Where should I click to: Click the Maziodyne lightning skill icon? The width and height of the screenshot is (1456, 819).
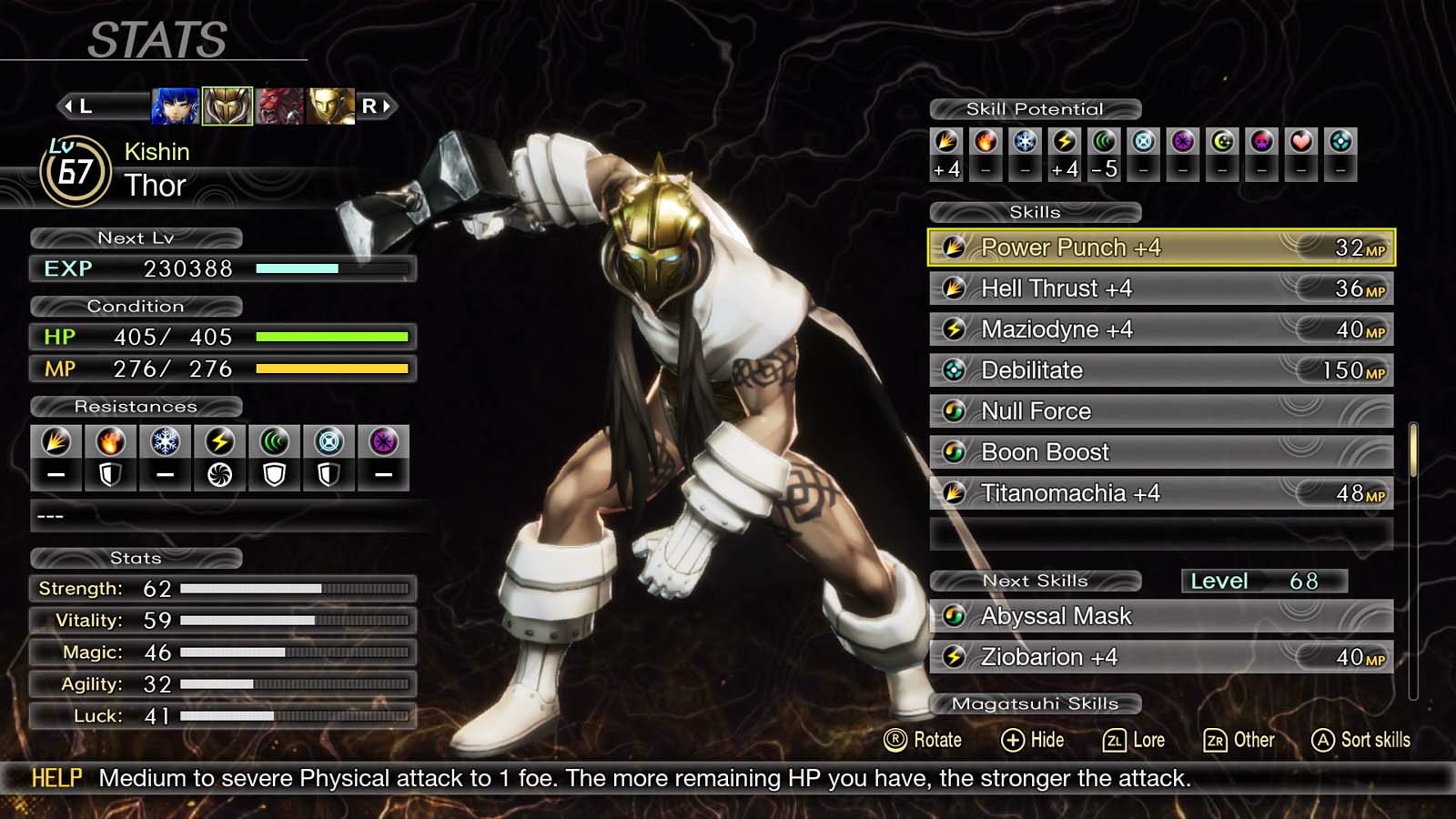click(x=954, y=329)
